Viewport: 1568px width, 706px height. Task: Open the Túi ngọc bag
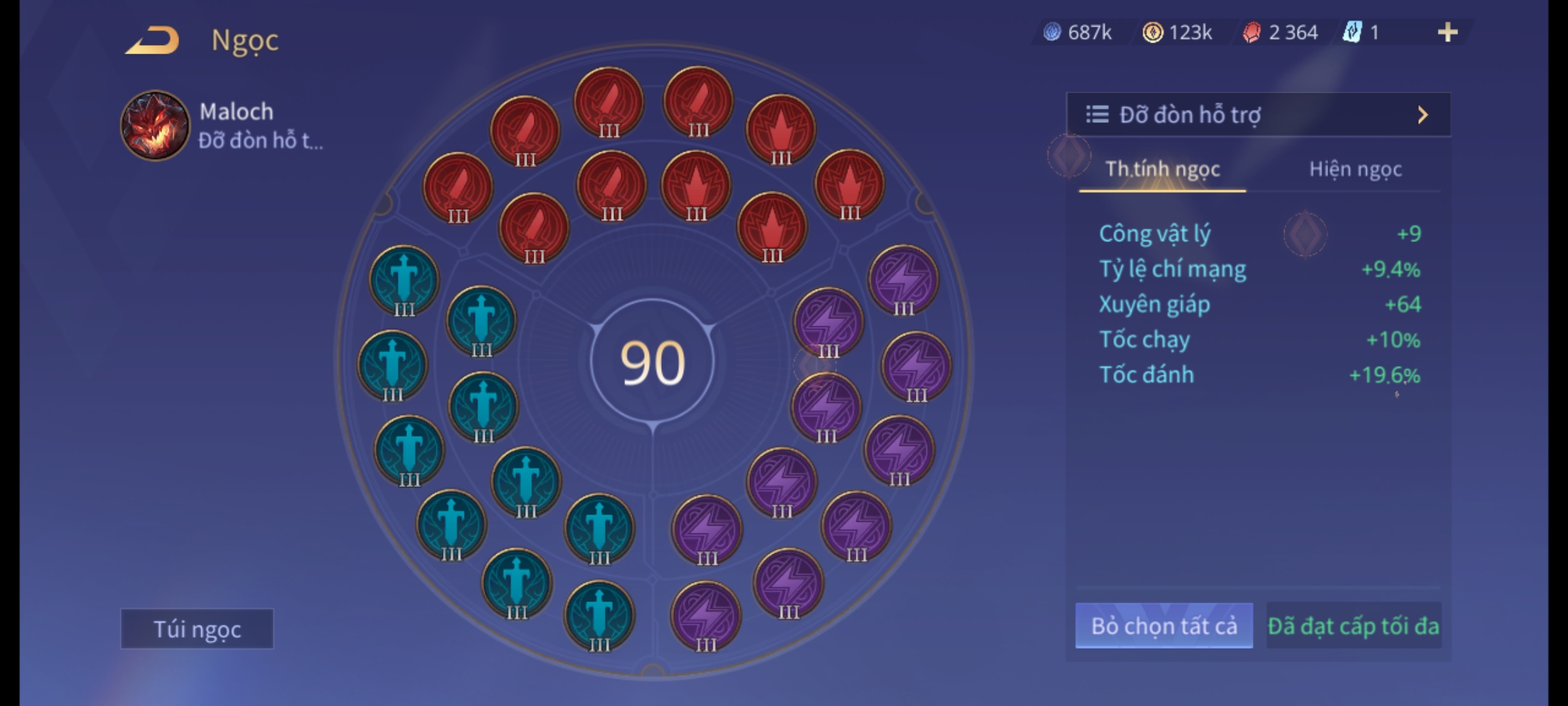pyautogui.click(x=197, y=629)
